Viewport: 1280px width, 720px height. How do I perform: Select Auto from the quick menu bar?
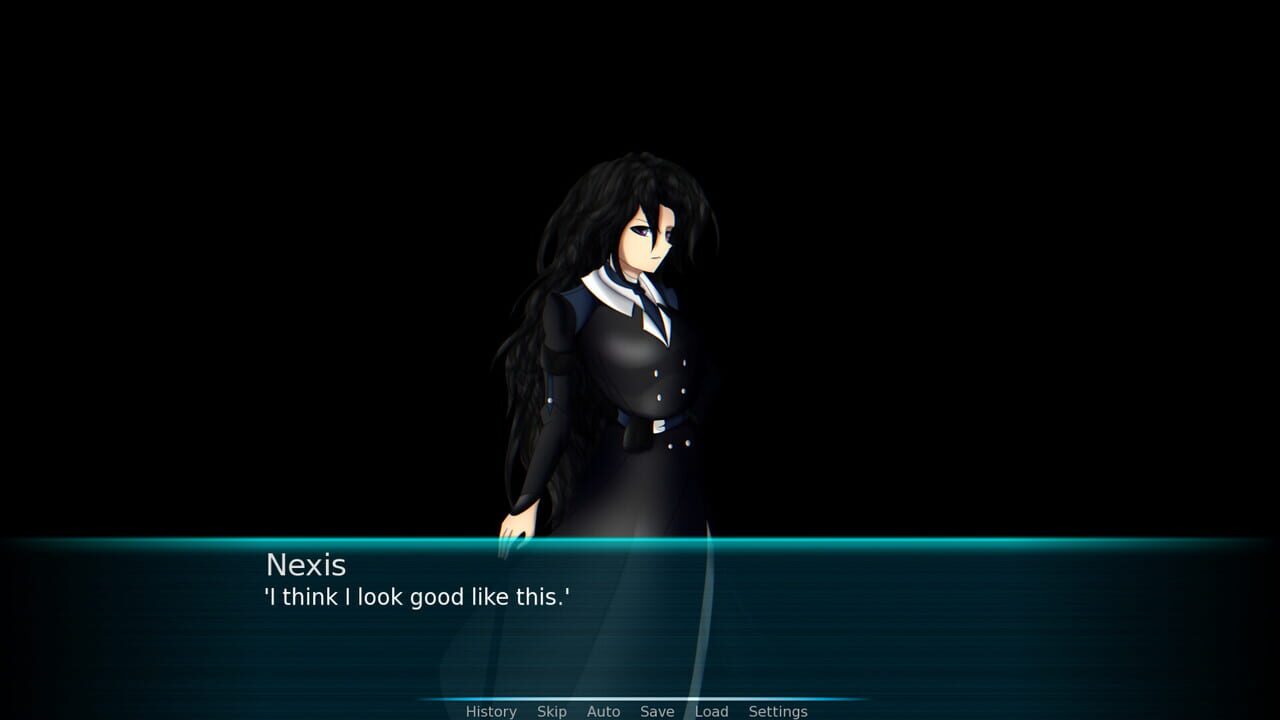pos(604,711)
